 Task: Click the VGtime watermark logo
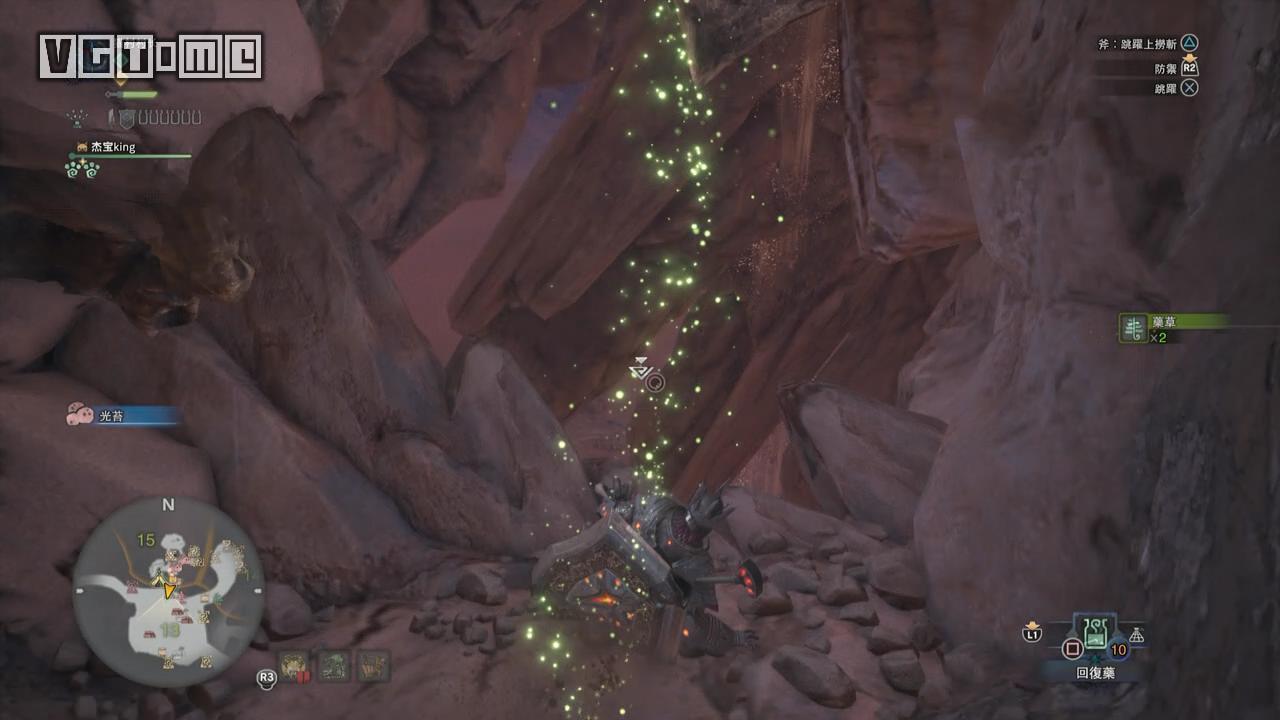click(x=150, y=57)
